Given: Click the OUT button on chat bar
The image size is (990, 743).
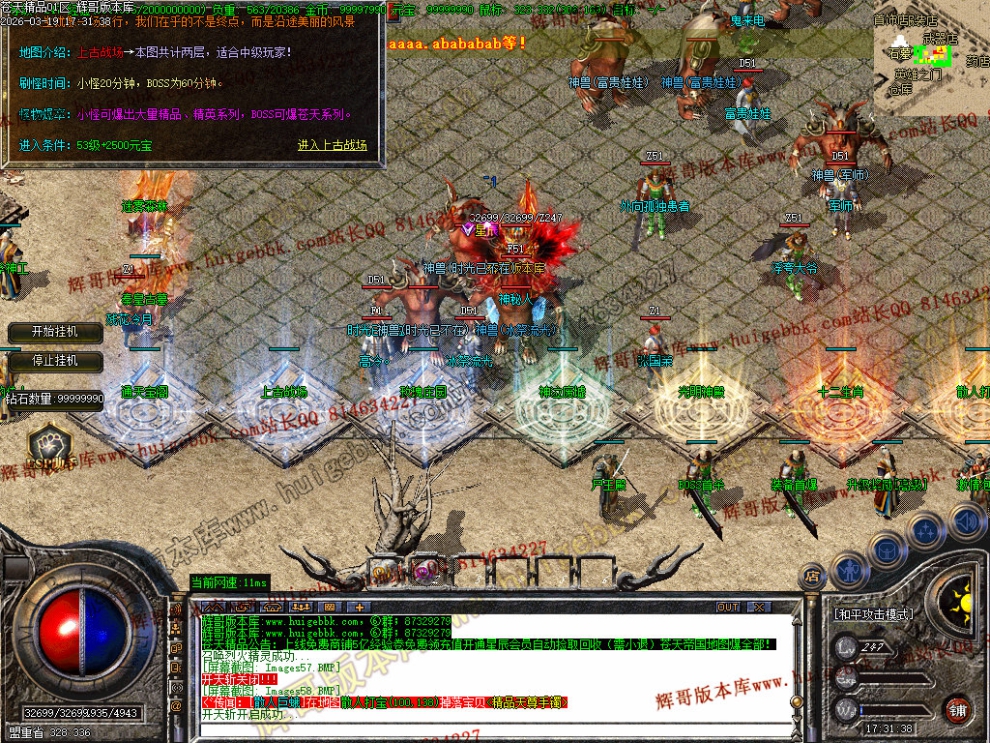Looking at the screenshot, I should pos(728,607).
